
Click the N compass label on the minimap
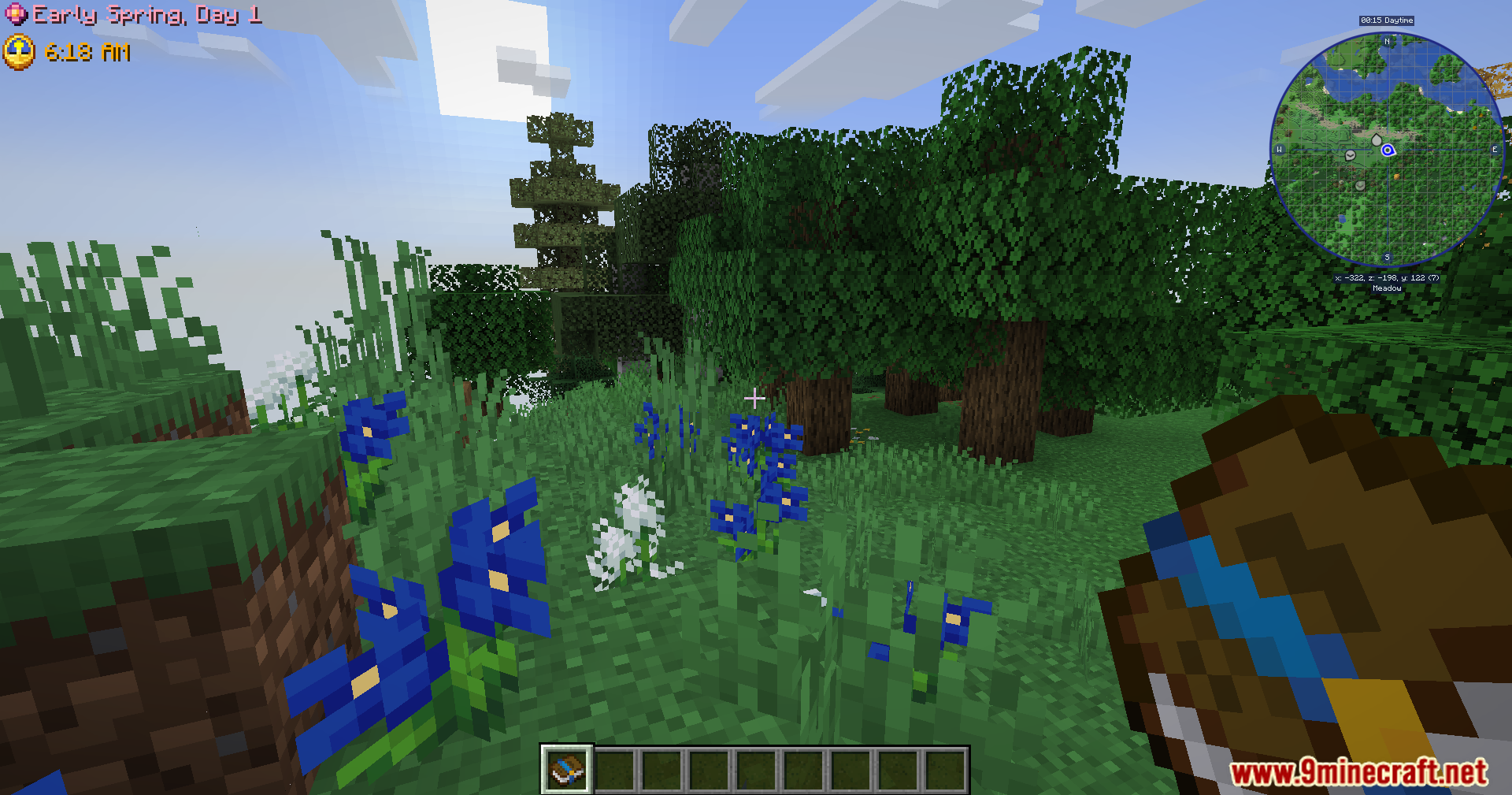pyautogui.click(x=1387, y=41)
